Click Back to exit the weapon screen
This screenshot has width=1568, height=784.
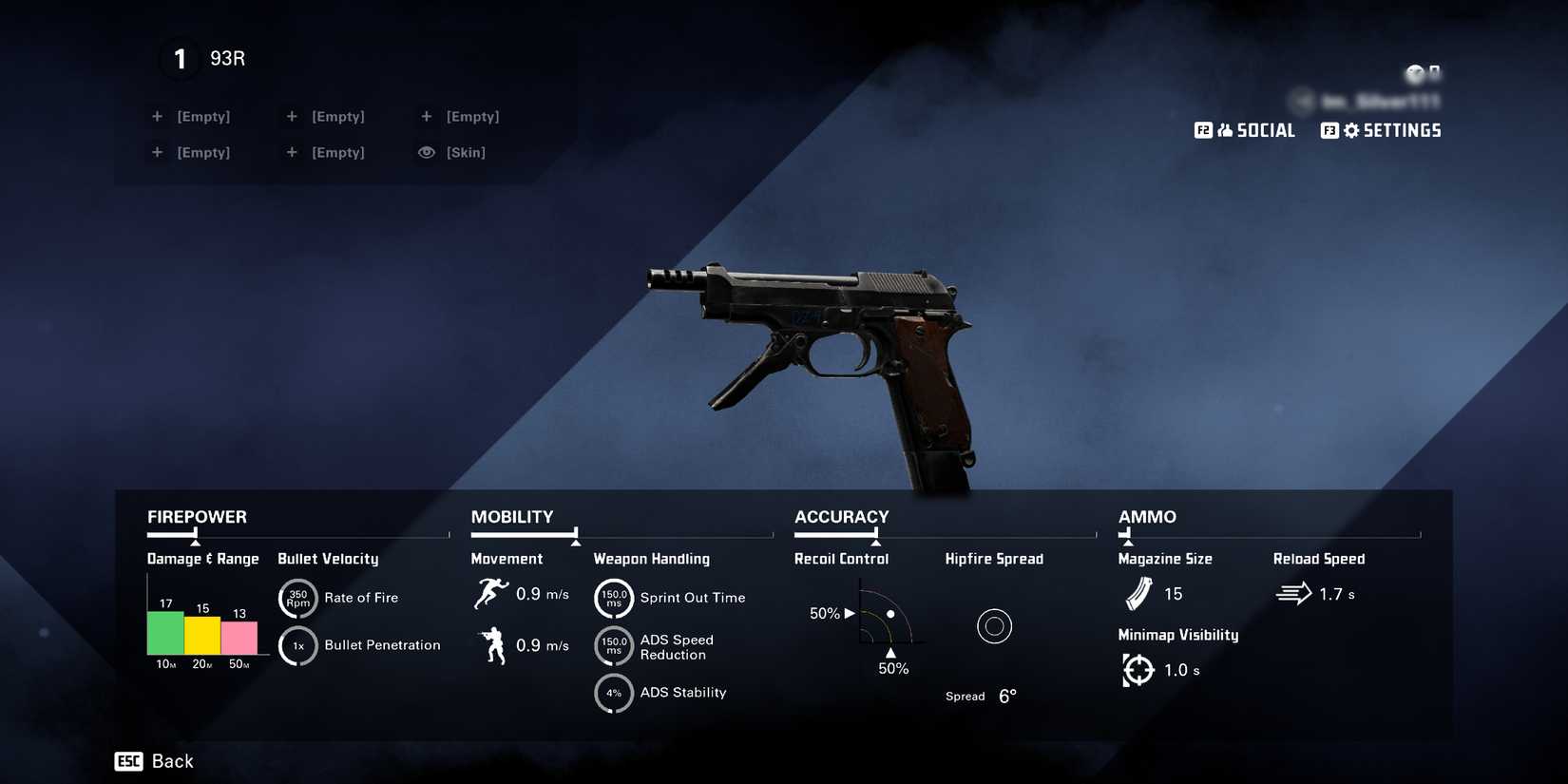(154, 760)
